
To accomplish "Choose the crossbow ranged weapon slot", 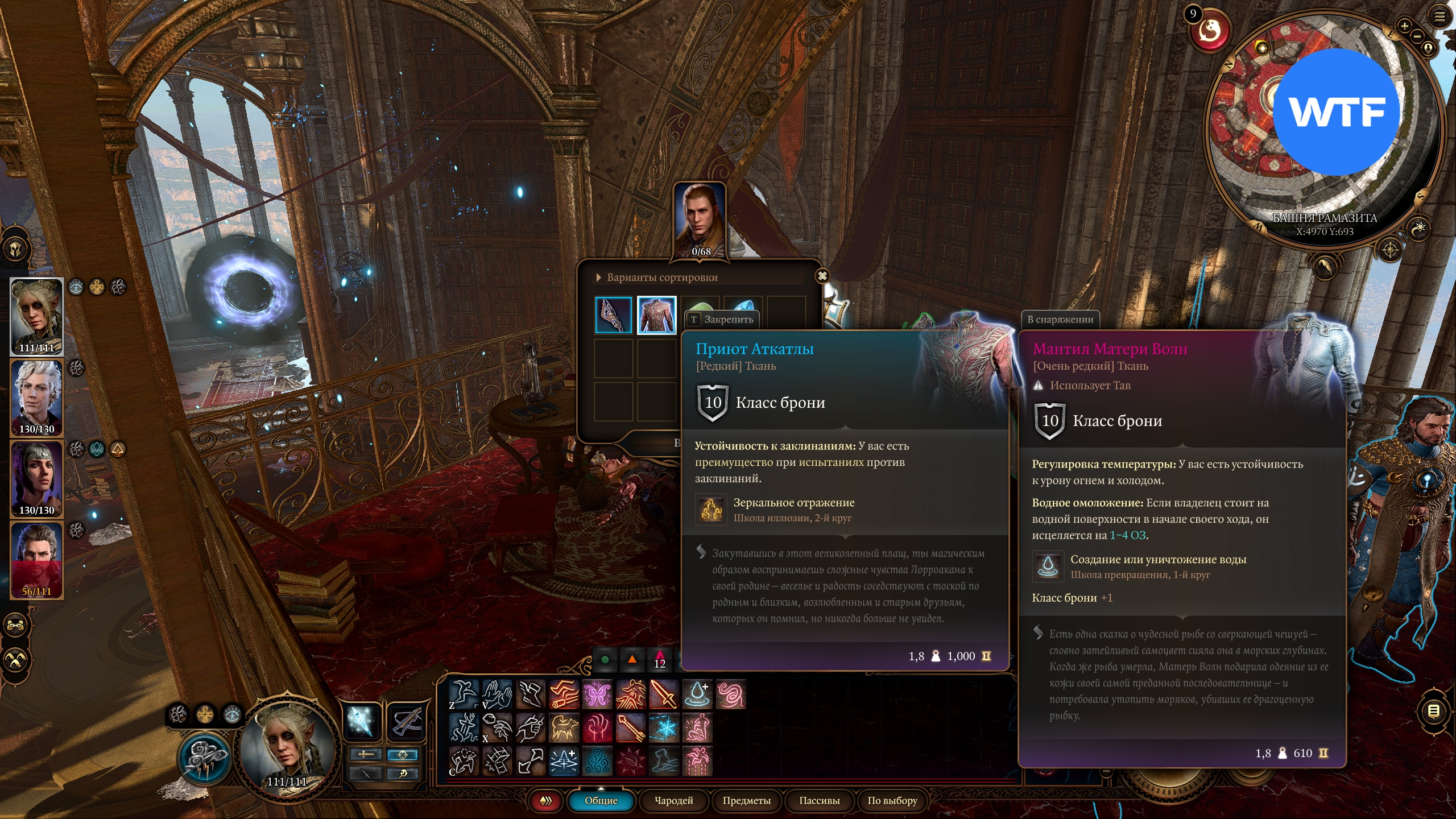I will click(407, 721).
